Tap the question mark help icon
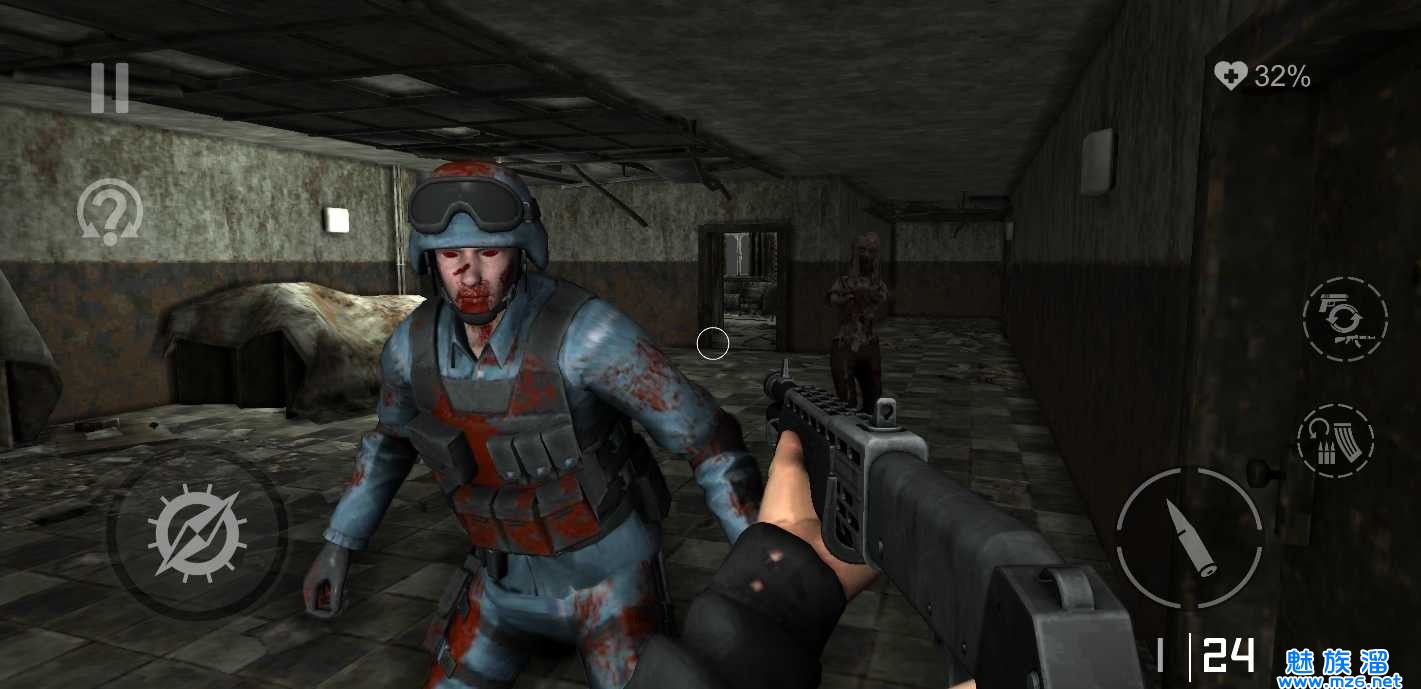 110,212
